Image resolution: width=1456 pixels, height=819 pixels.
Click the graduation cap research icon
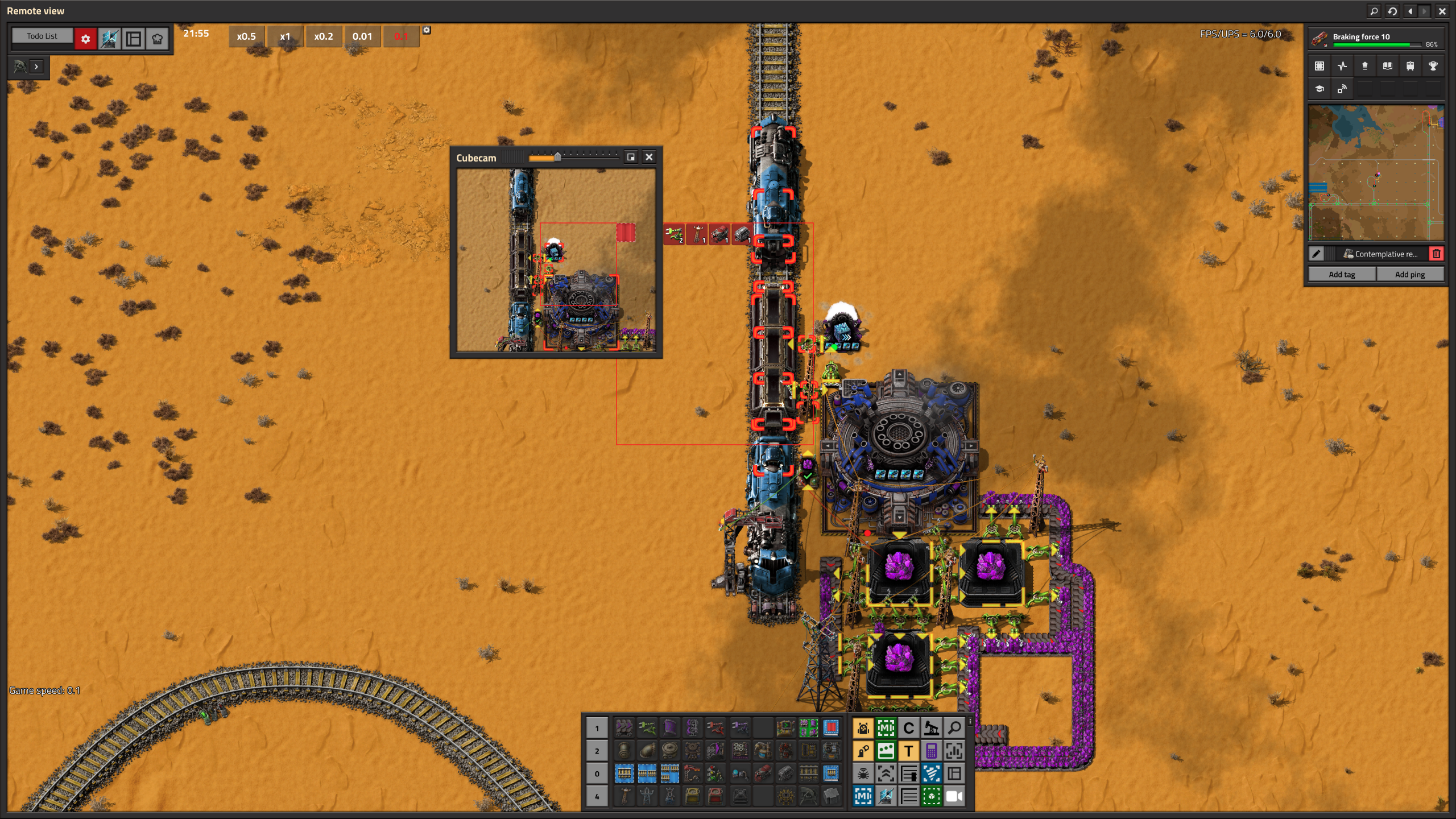click(x=1321, y=89)
